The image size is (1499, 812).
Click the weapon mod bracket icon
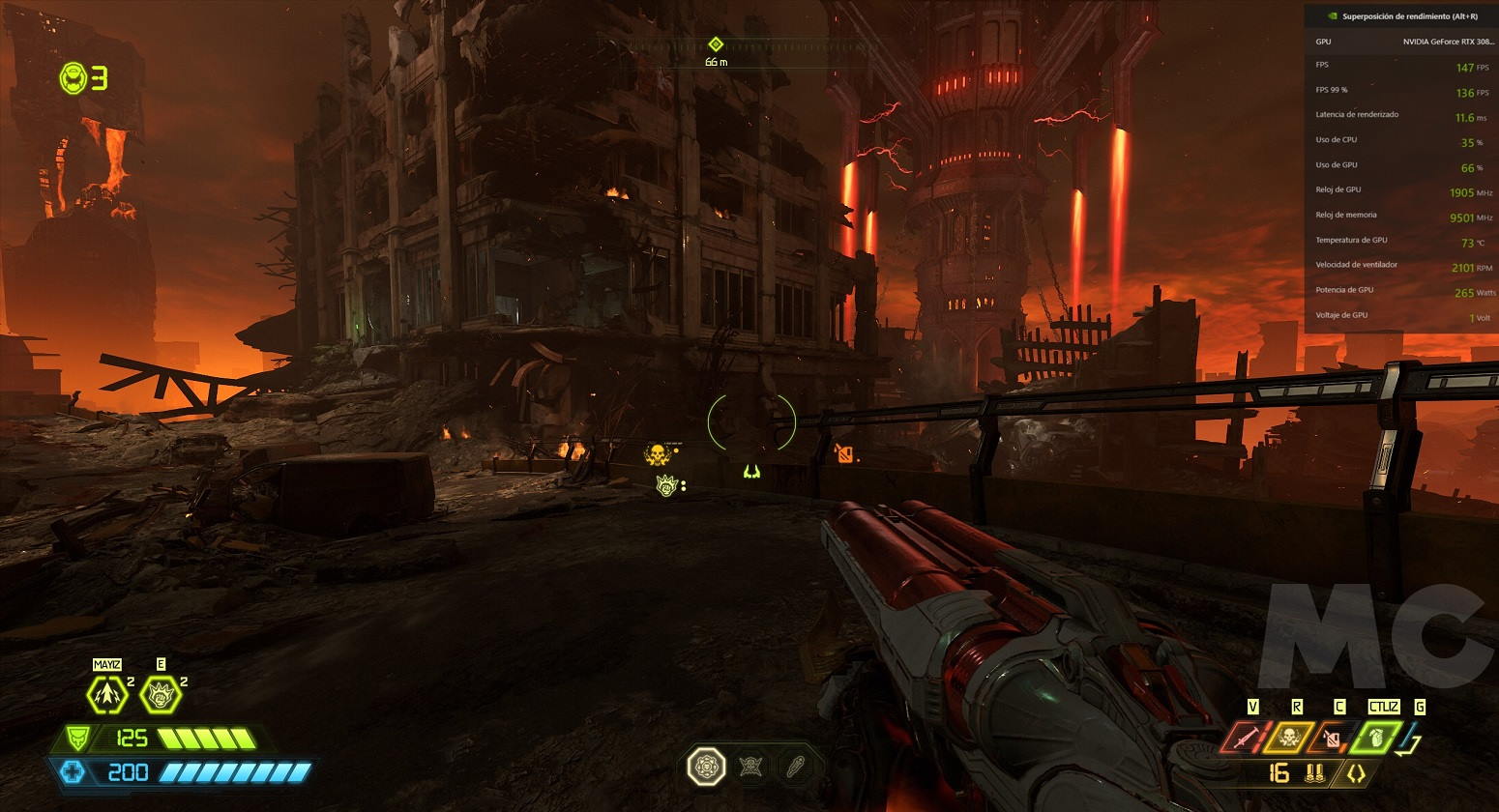tap(1356, 773)
